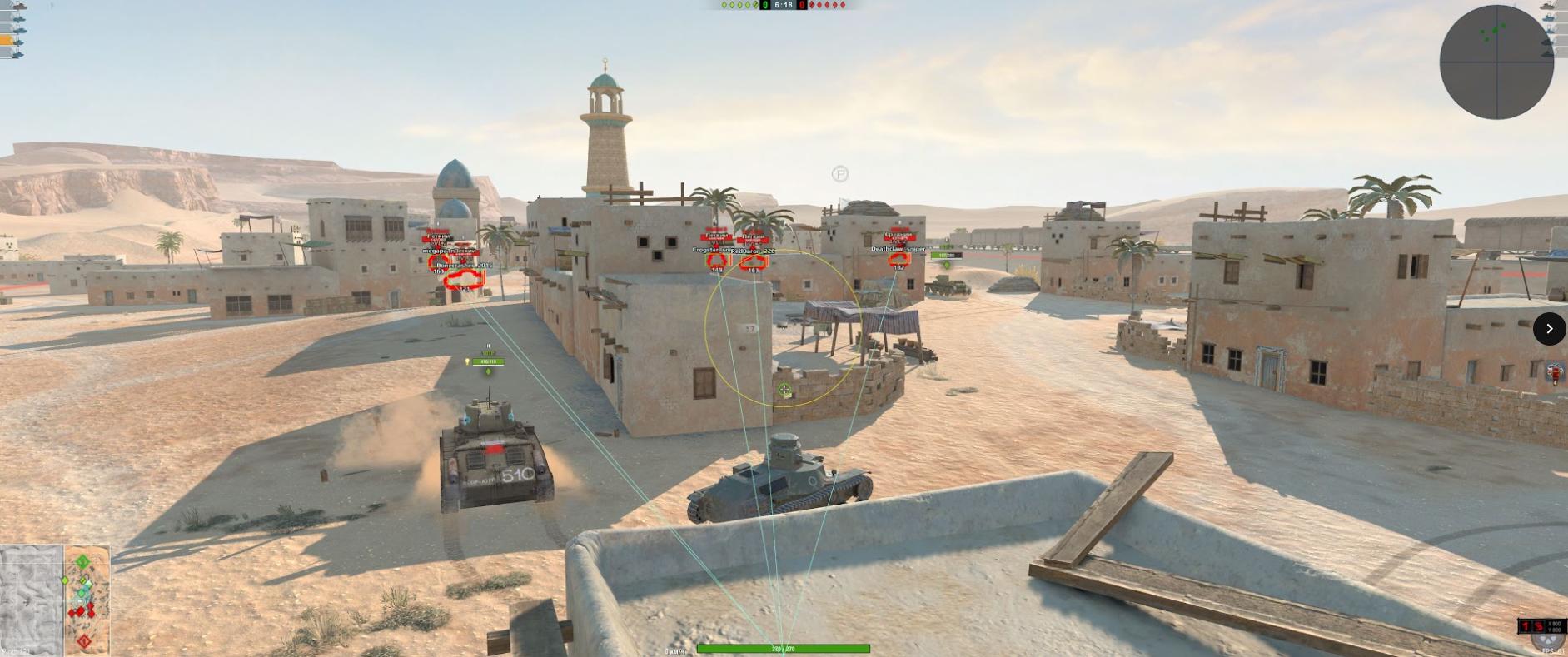The width and height of the screenshot is (1568, 657).
Task: Target the RedBaron_220 enemy marker
Action: [753, 261]
